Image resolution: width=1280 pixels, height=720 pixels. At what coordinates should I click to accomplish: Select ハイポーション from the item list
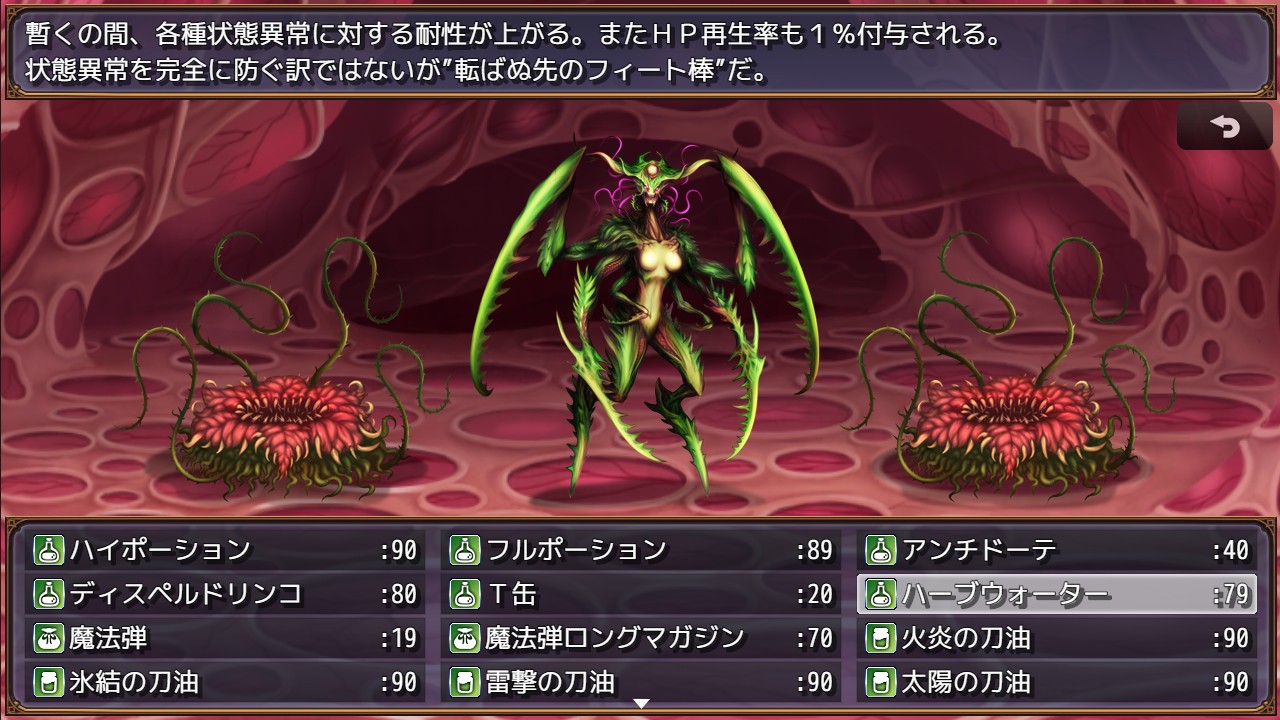(225, 550)
